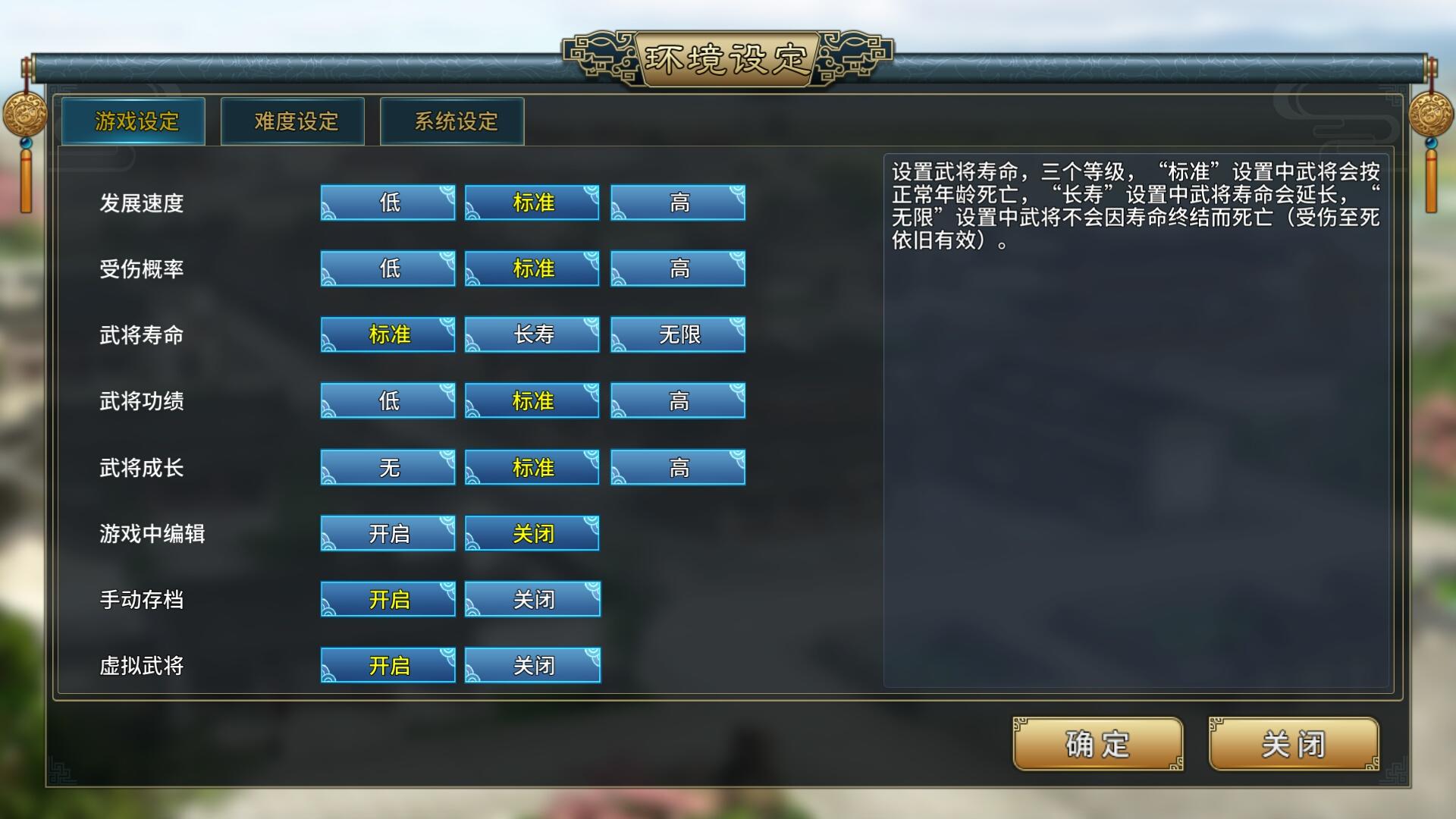Select the 游戏设定 tab

click(134, 121)
